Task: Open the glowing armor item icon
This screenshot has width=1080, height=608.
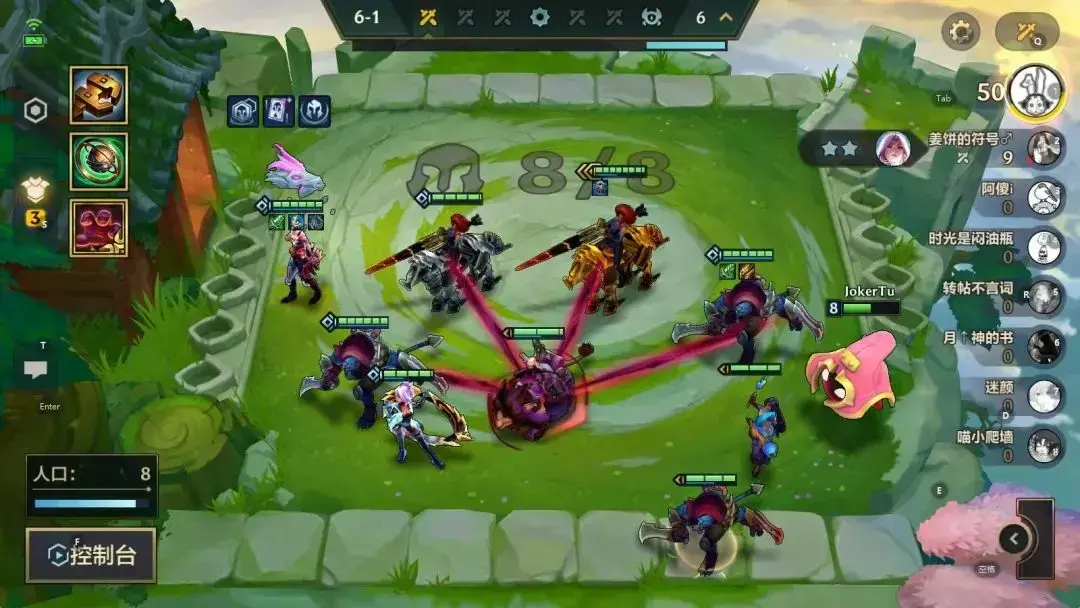Action: tap(37, 192)
